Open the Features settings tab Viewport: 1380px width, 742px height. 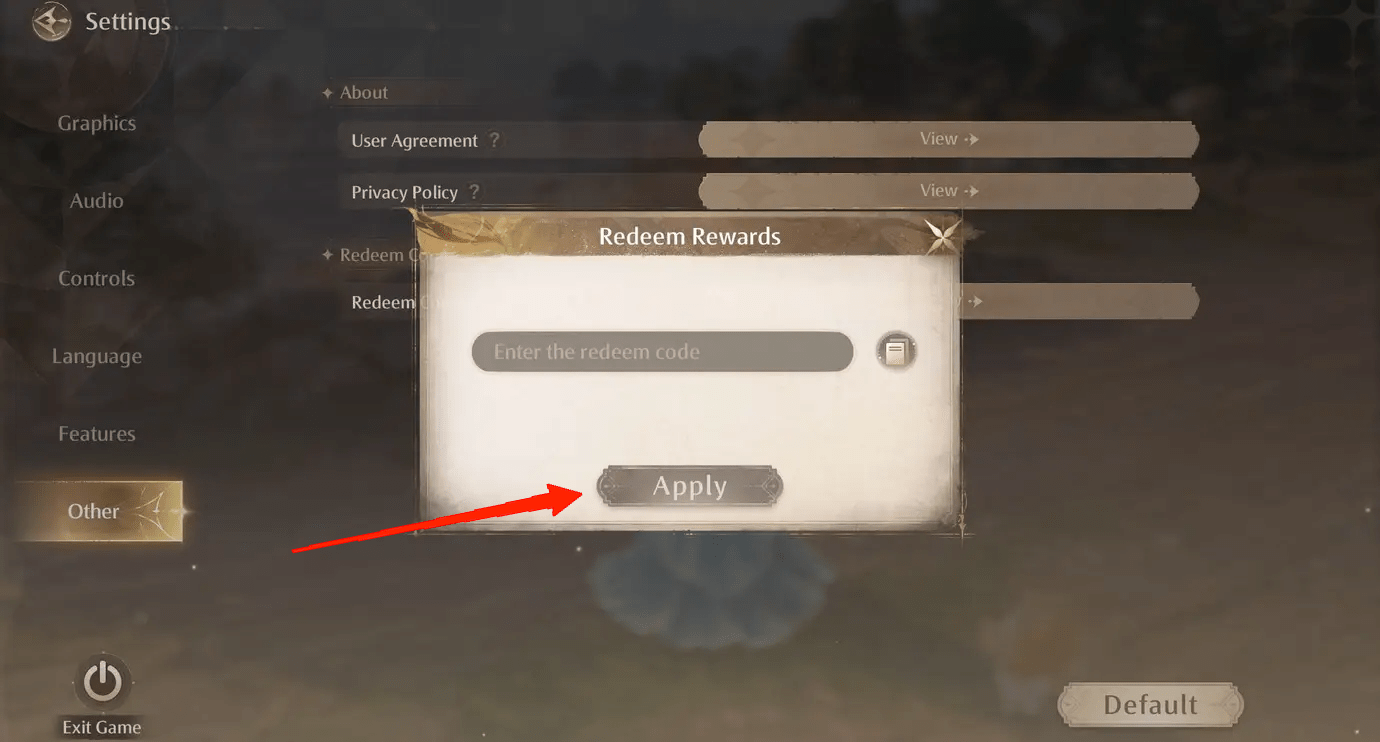96,433
